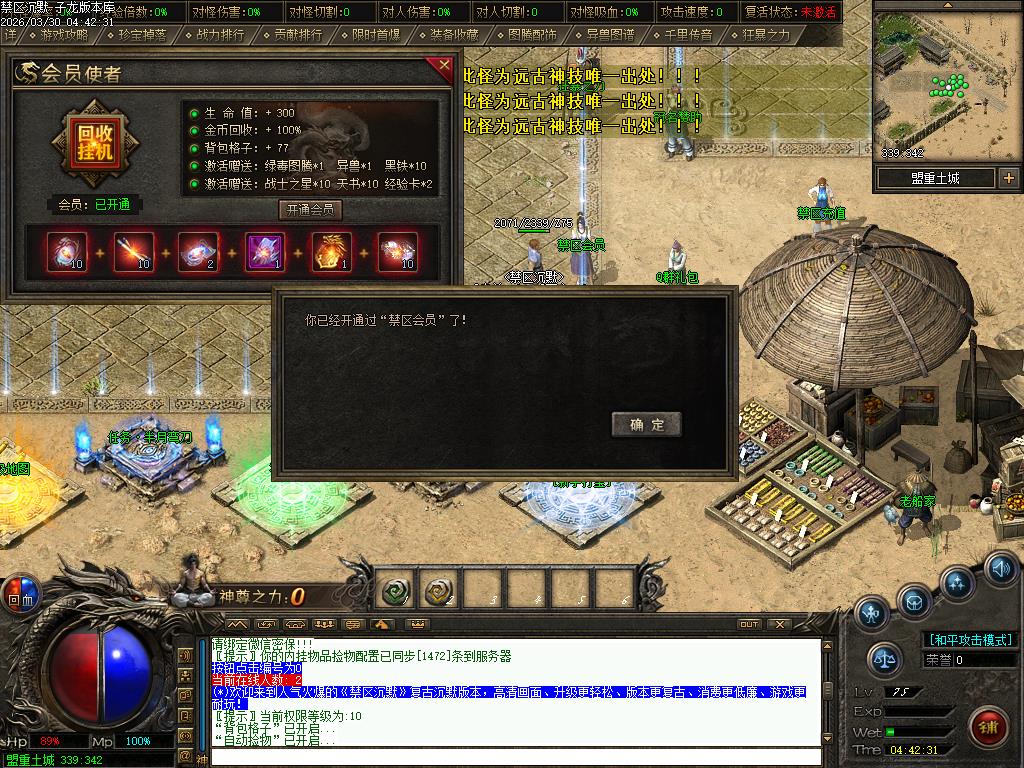Toggle the sound speaker icon
1024x768 pixels.
pyautogui.click(x=1000, y=568)
